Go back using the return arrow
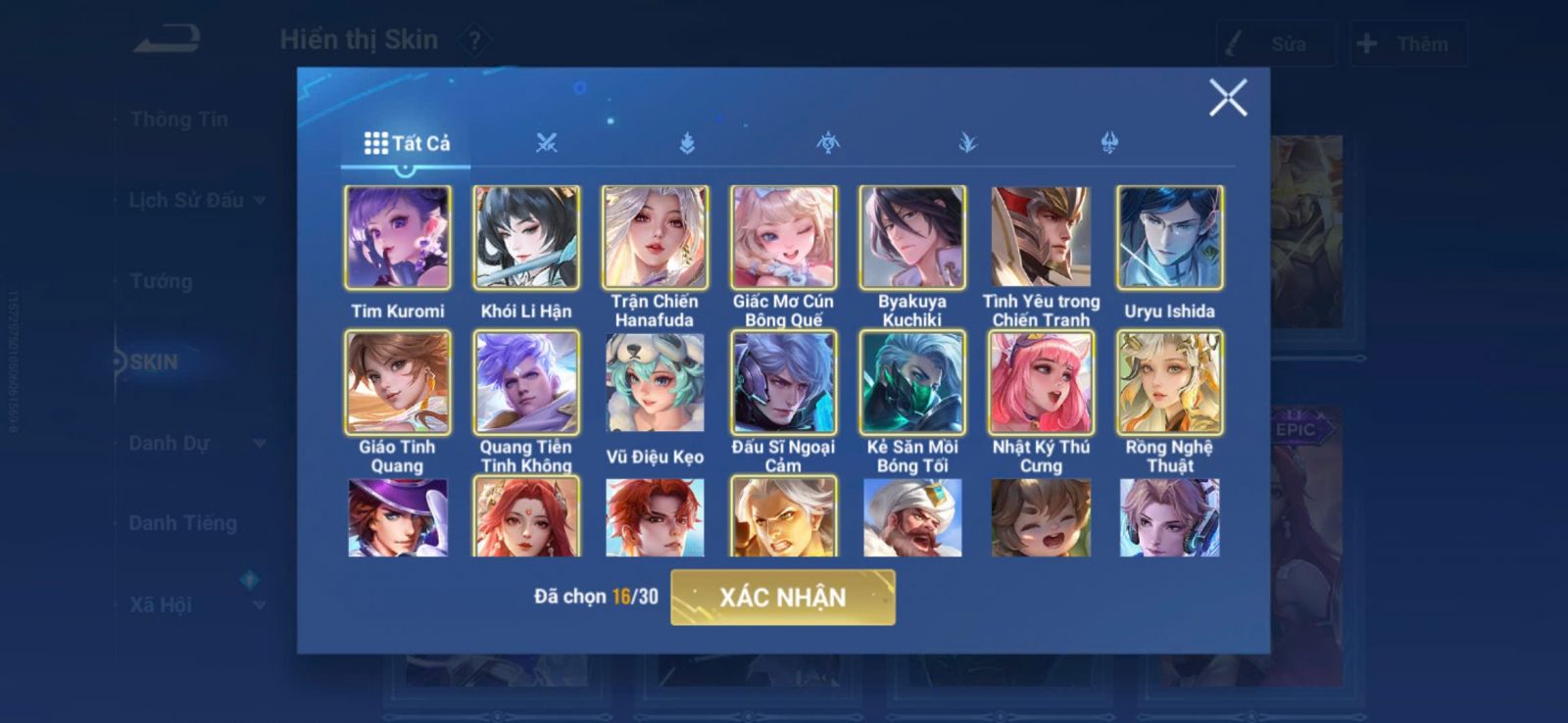Image resolution: width=1568 pixels, height=723 pixels. [168, 40]
